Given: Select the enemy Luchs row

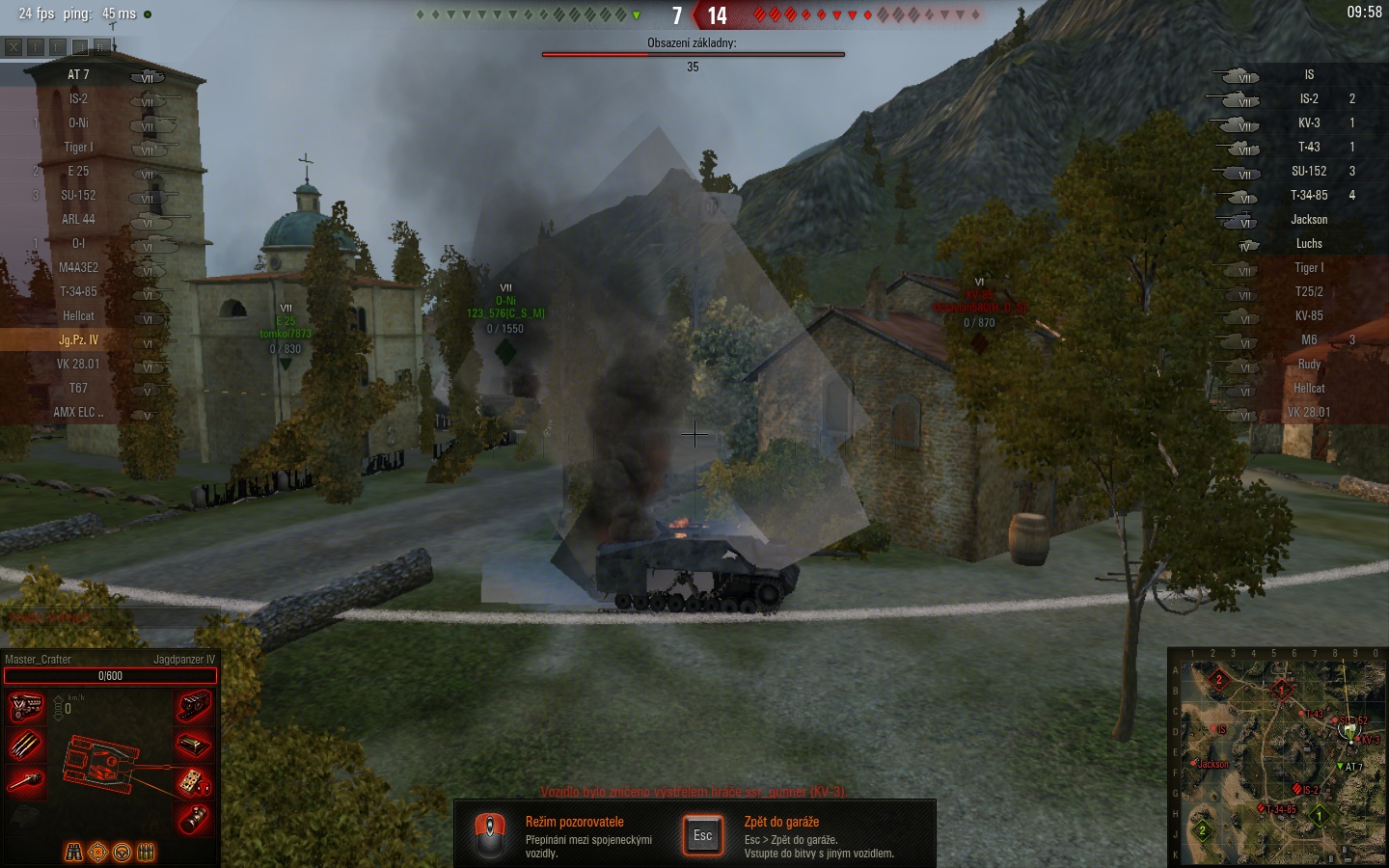Looking at the screenshot, I should pyautogui.click(x=1309, y=243).
